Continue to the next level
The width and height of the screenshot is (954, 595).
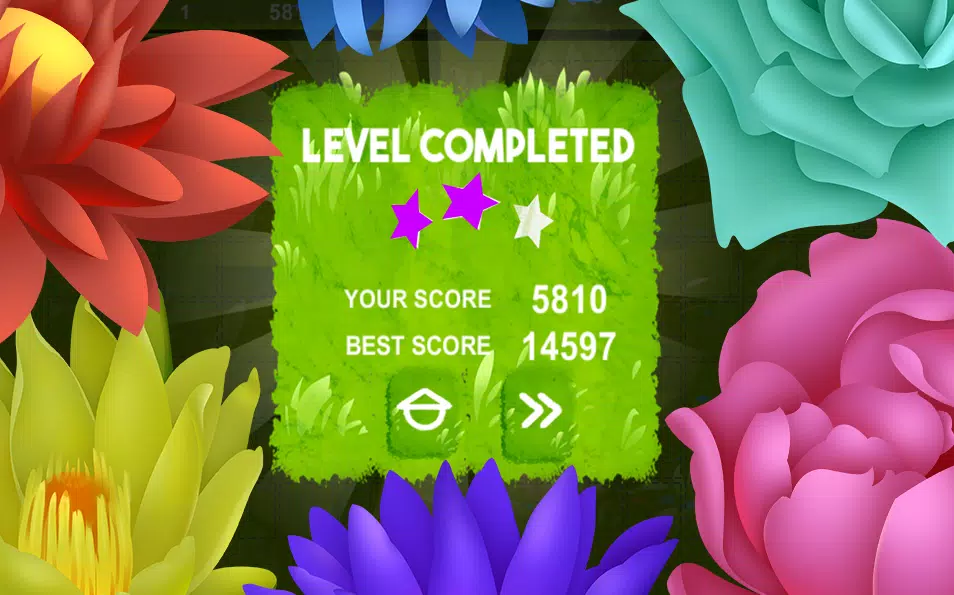click(x=541, y=411)
